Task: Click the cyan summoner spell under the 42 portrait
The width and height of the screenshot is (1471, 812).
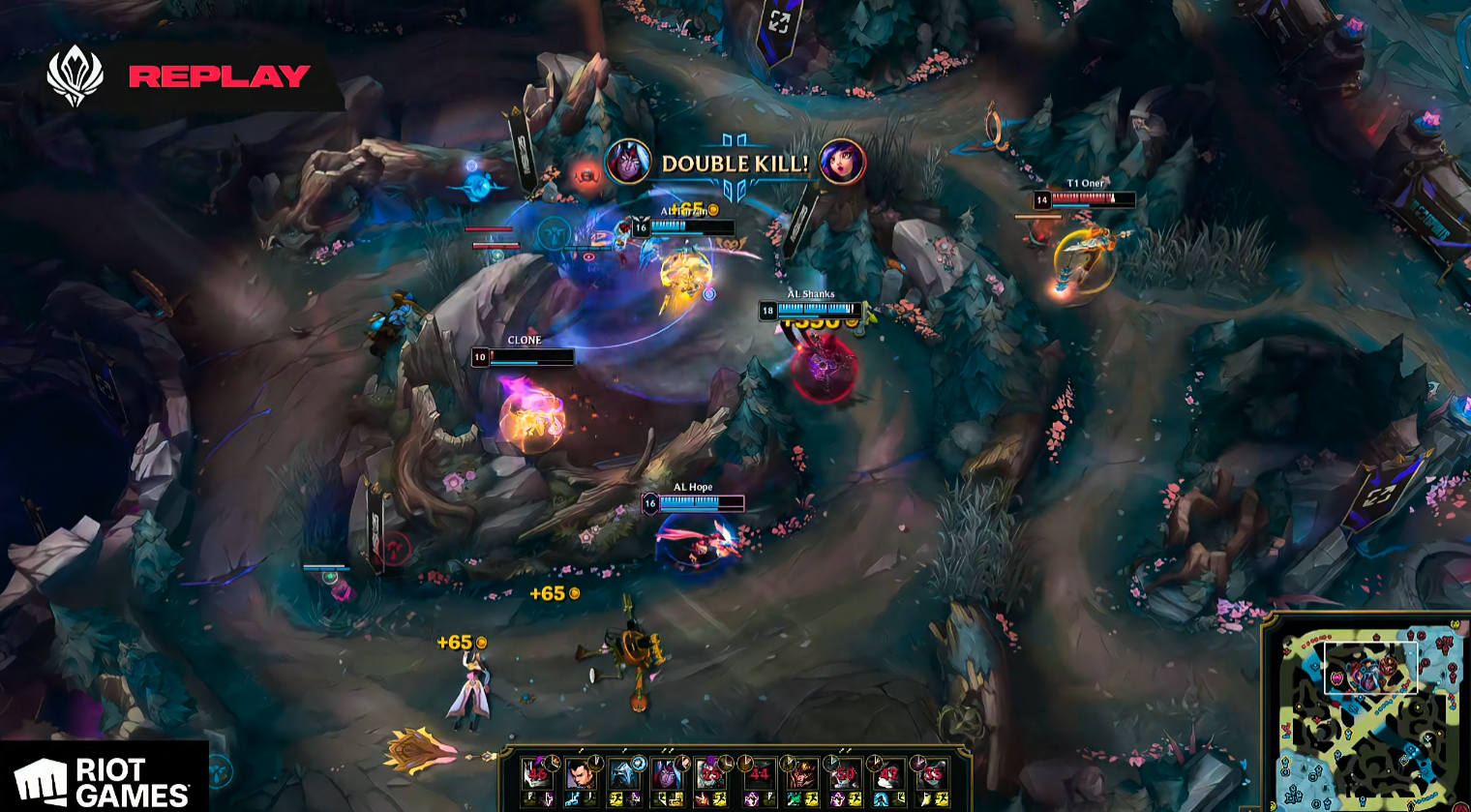Action: pos(880,799)
